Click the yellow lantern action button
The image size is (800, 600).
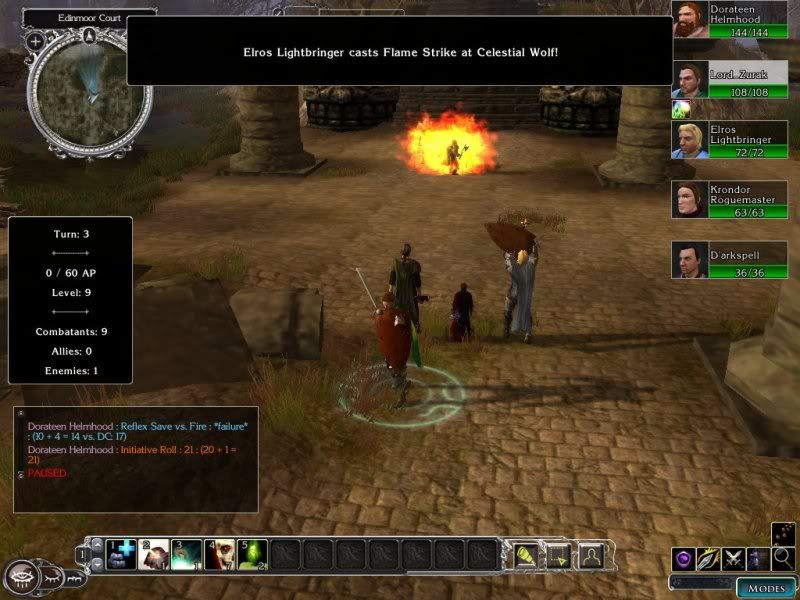[x=527, y=553]
